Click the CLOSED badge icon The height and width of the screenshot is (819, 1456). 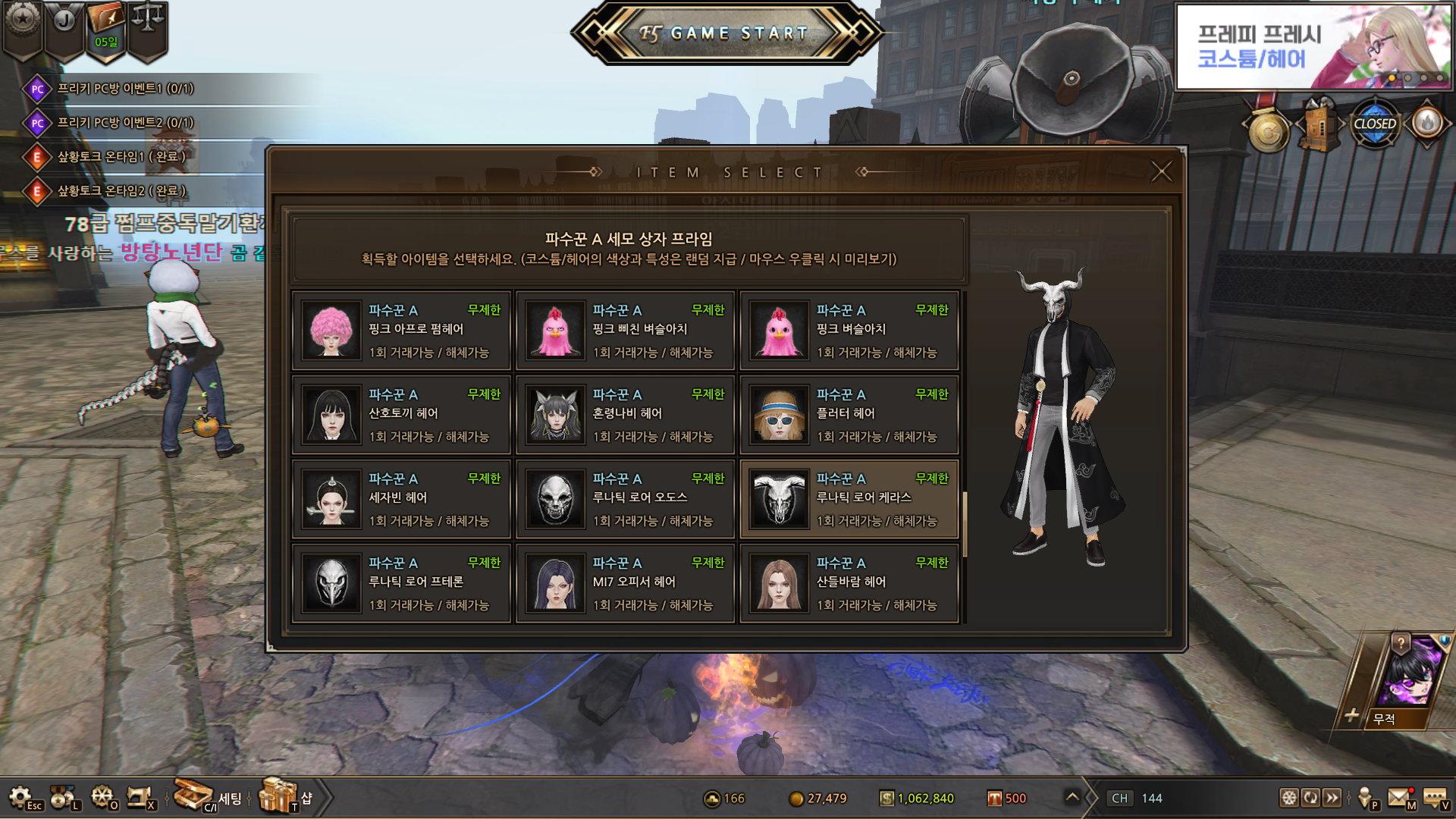pos(1374,124)
